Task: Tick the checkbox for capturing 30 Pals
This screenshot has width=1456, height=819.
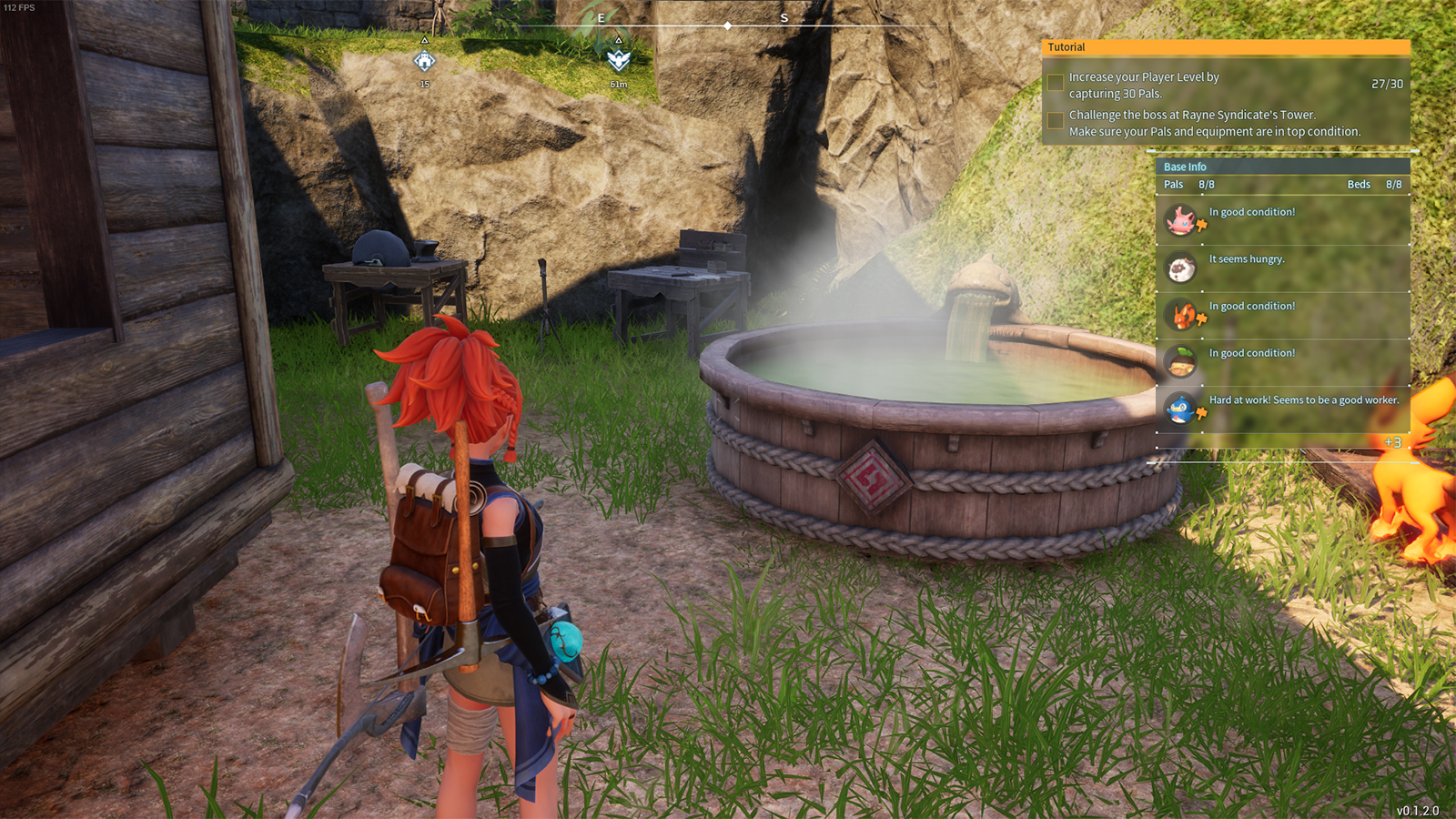Action: [x=1056, y=83]
